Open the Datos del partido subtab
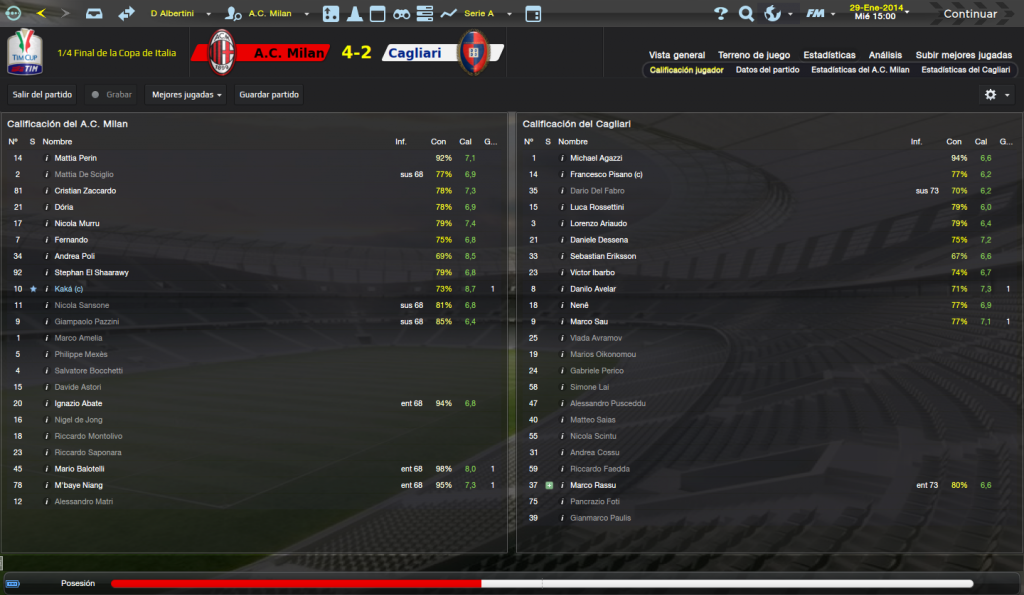Image resolution: width=1024 pixels, height=595 pixels. pyautogui.click(x=767, y=70)
